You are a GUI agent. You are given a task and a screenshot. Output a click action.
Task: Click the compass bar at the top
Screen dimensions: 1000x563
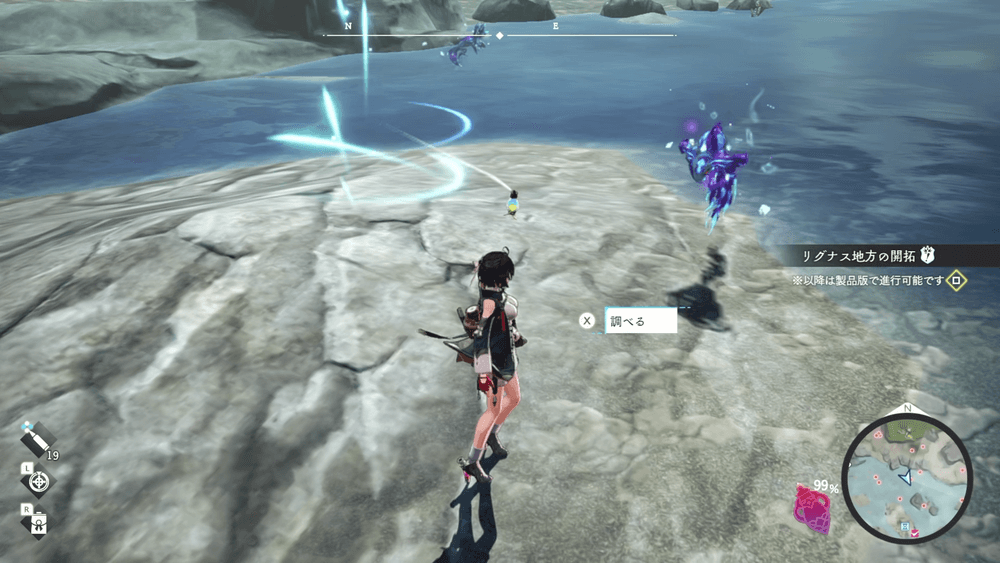500,34
